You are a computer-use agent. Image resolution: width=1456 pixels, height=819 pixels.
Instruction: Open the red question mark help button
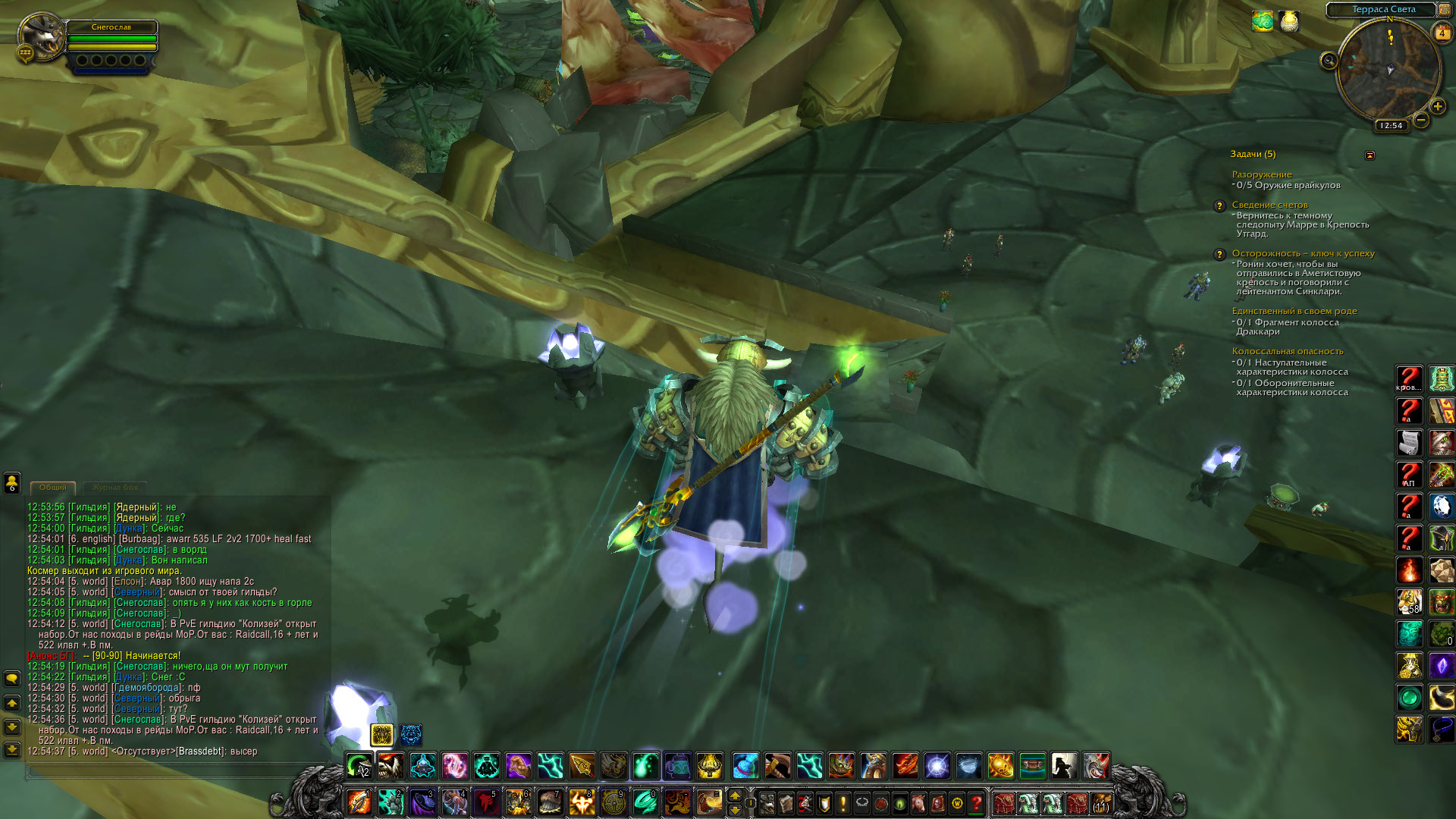pos(977,802)
